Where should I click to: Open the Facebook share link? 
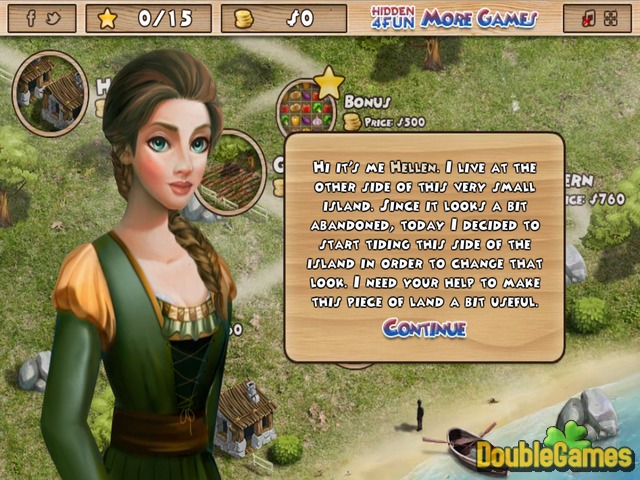point(31,18)
